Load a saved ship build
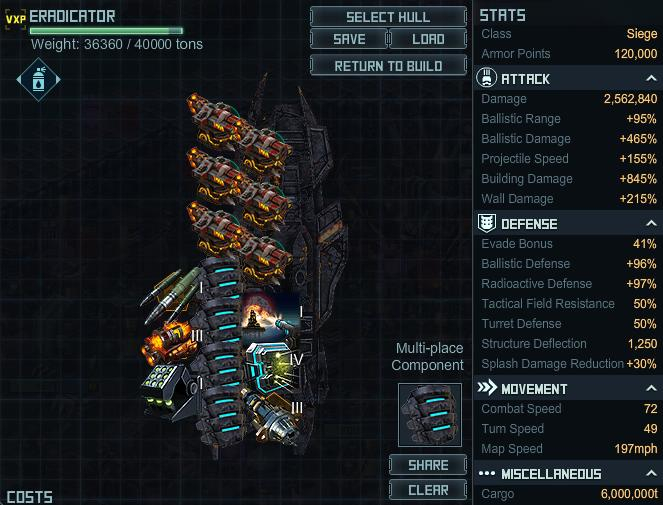Image resolution: width=663 pixels, height=505 pixels. coord(427,40)
